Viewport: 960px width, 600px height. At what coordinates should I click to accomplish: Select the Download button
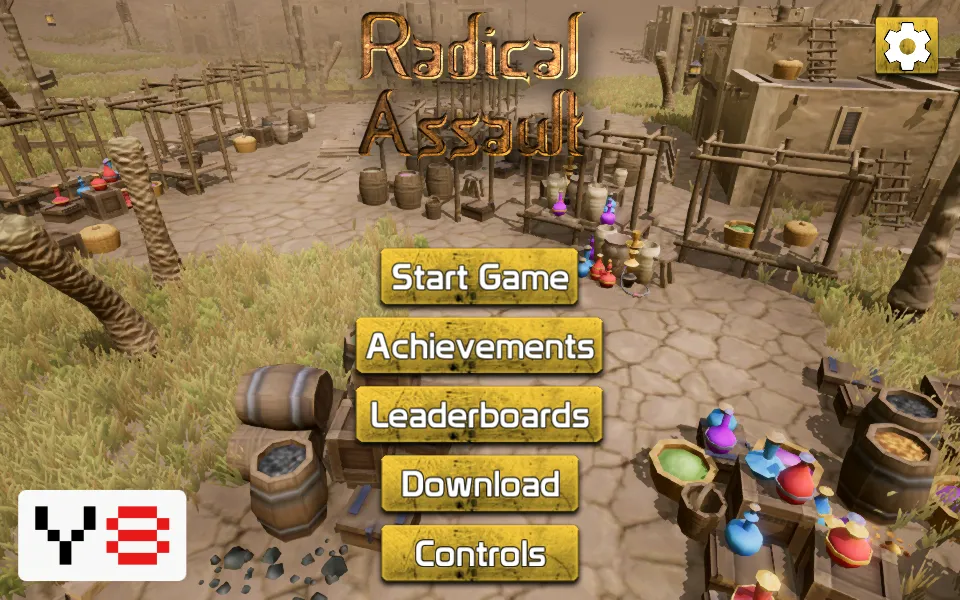click(480, 484)
